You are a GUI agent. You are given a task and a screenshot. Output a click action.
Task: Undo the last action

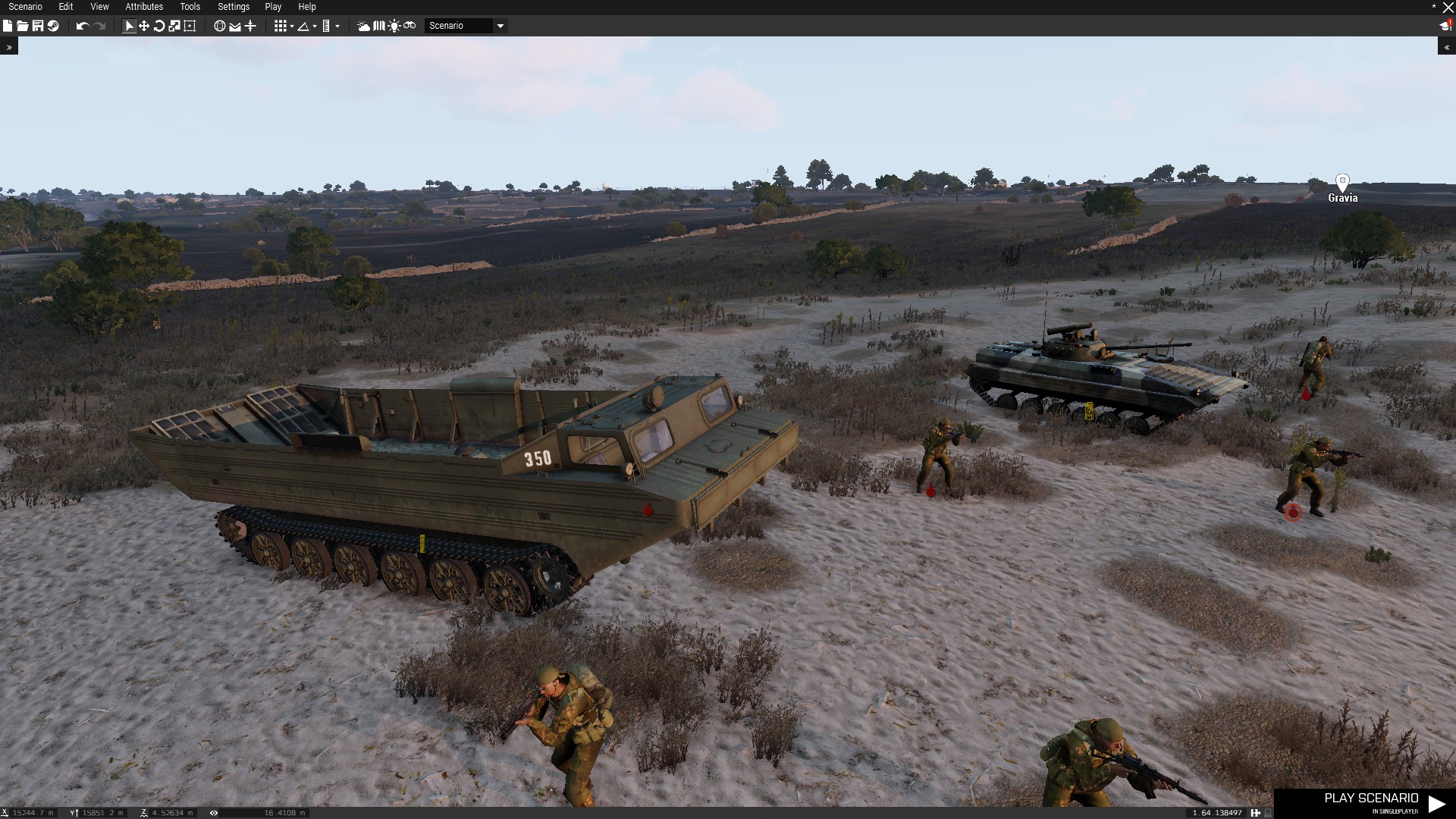(x=82, y=26)
